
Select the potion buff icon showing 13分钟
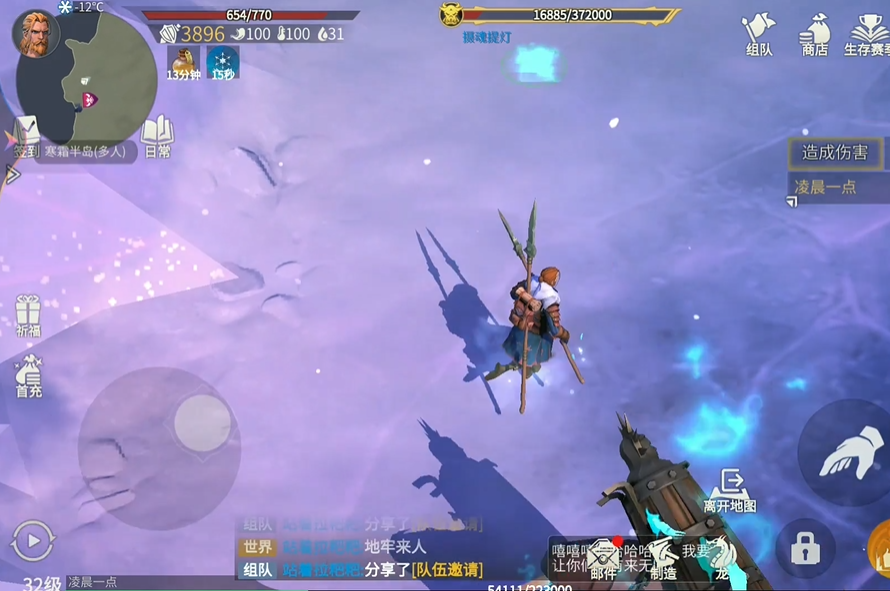point(183,62)
